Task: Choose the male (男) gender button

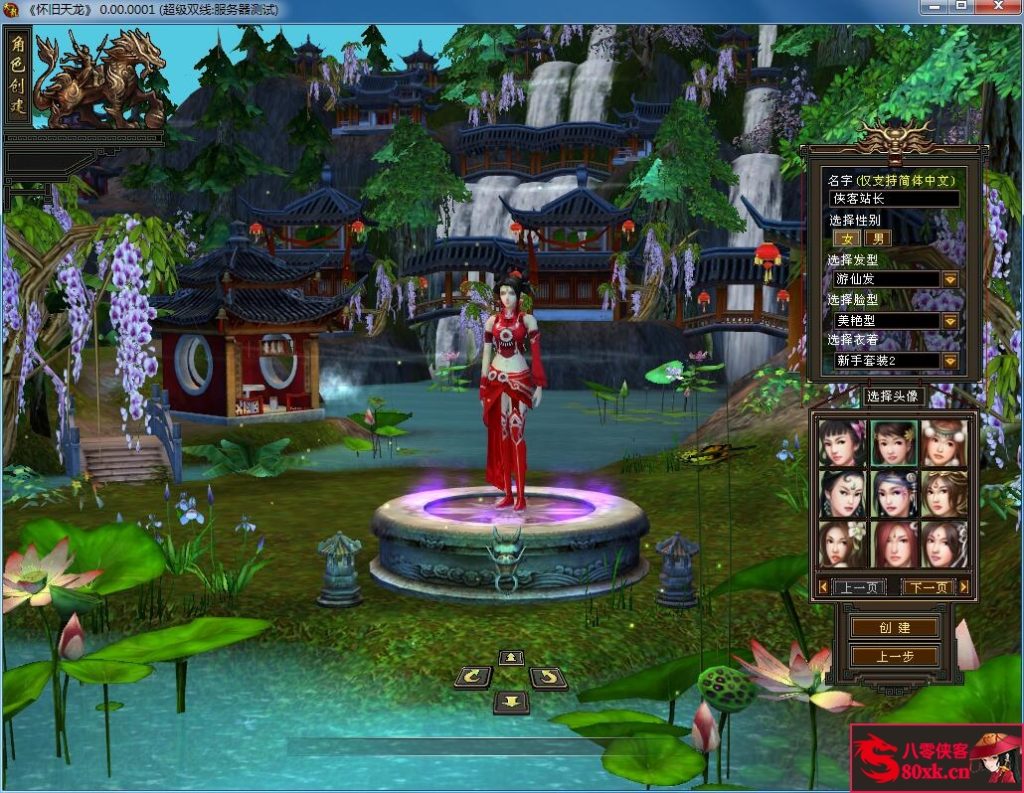Action: point(877,238)
